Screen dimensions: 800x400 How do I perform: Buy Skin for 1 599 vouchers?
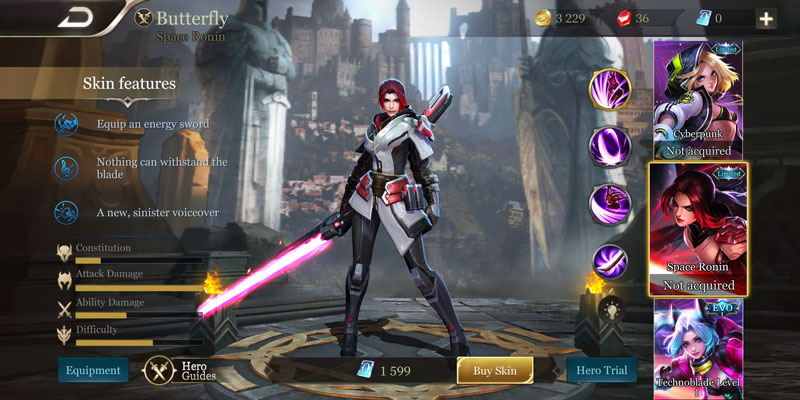[x=496, y=370]
